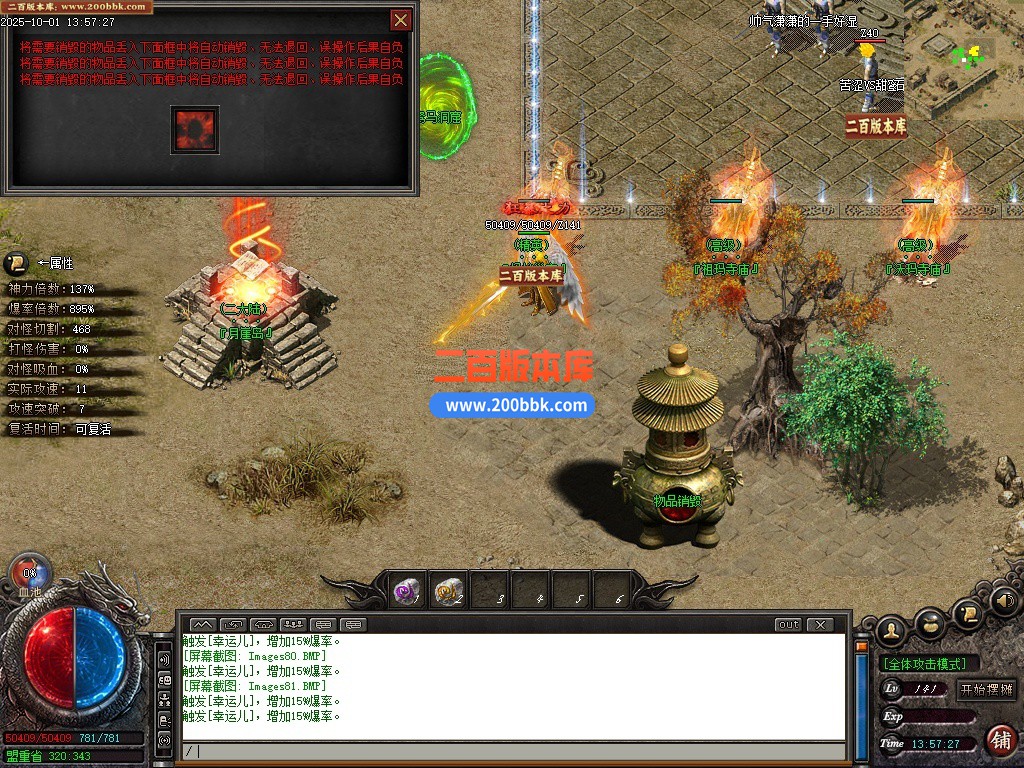Viewport: 1024px width, 768px height.
Task: Click the chat window OUT button
Action: (x=788, y=625)
